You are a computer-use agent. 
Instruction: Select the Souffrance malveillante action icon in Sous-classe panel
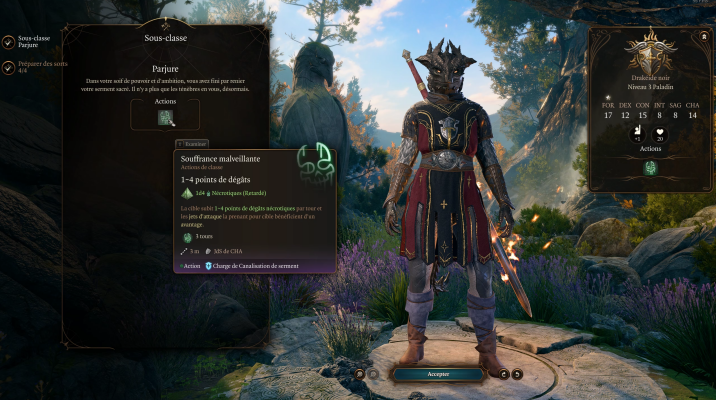[x=166, y=118]
